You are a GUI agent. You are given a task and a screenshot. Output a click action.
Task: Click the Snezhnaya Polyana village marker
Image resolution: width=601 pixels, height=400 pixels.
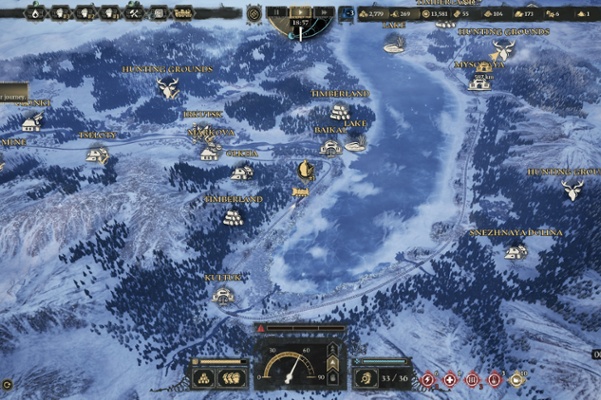(516, 251)
